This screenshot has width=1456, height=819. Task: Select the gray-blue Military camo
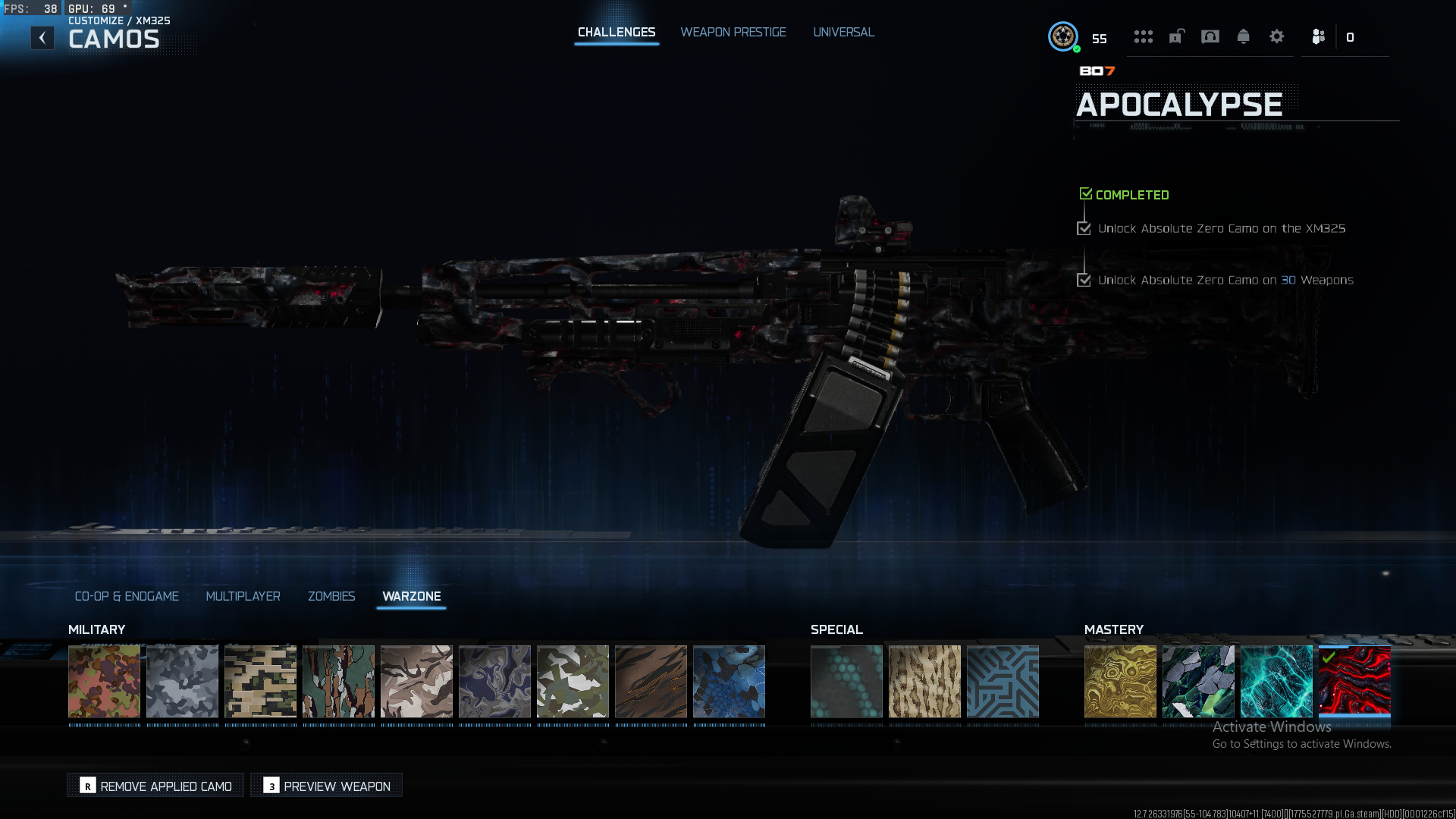click(x=182, y=681)
